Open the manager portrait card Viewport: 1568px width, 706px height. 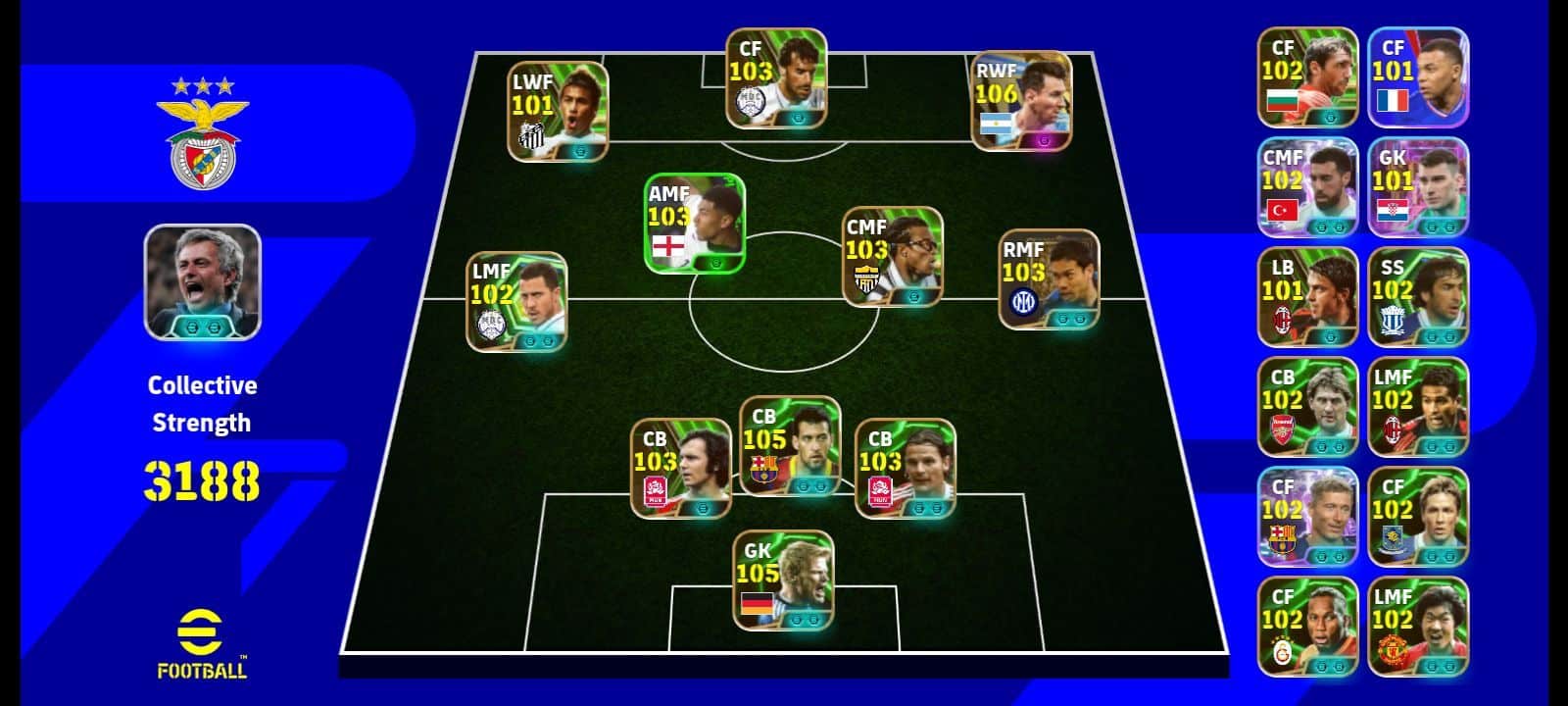point(203,282)
